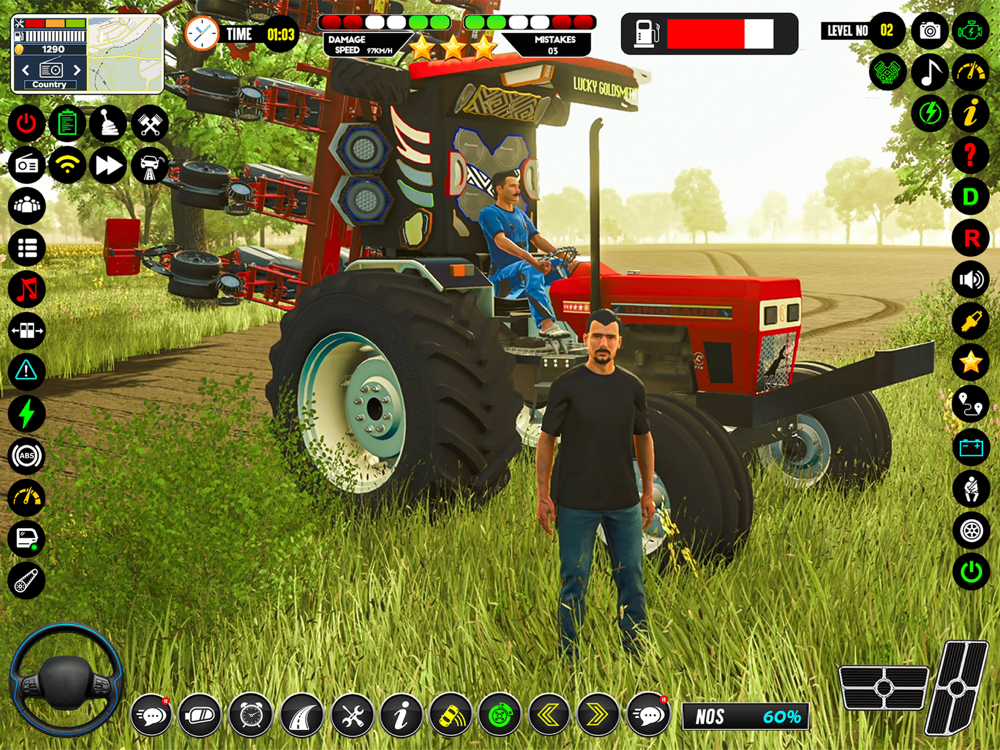Toggle the ABS brake icon
1000x750 pixels.
27,455
